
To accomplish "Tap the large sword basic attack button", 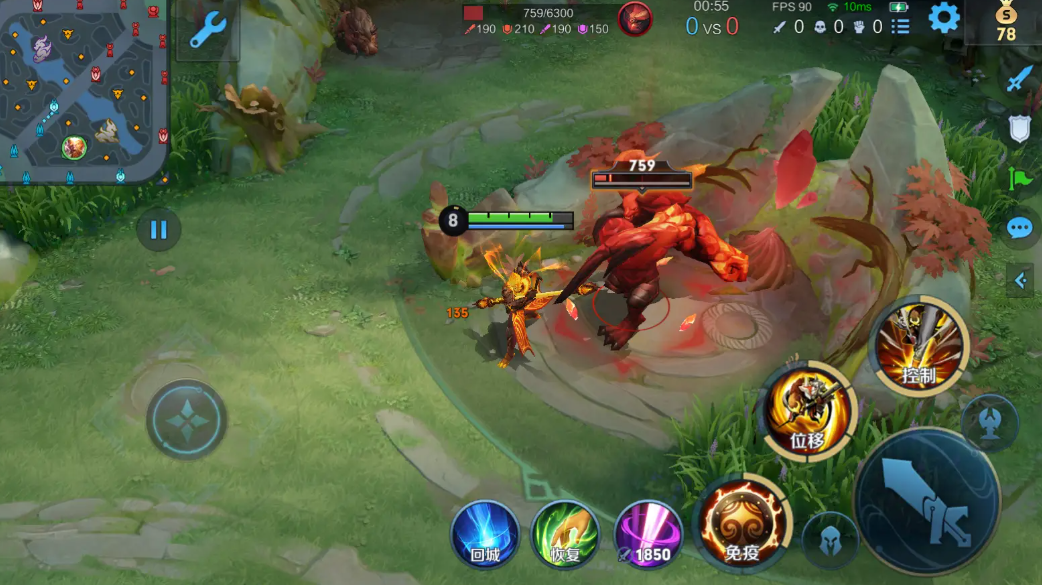I will click(x=927, y=502).
